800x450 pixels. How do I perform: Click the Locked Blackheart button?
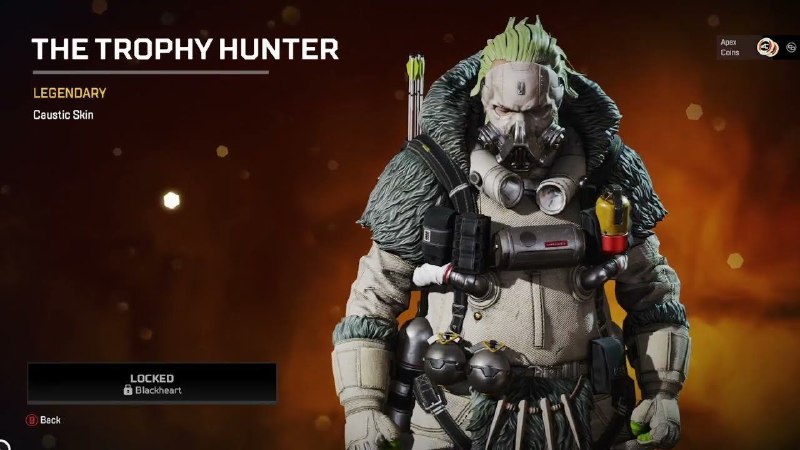click(152, 383)
